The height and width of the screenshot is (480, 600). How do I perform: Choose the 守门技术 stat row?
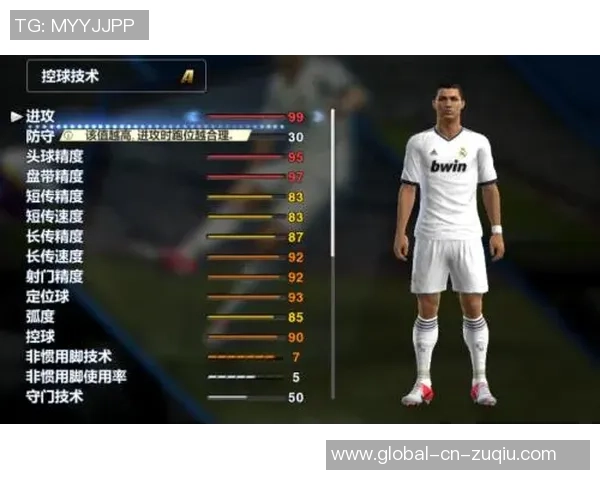tap(54, 397)
